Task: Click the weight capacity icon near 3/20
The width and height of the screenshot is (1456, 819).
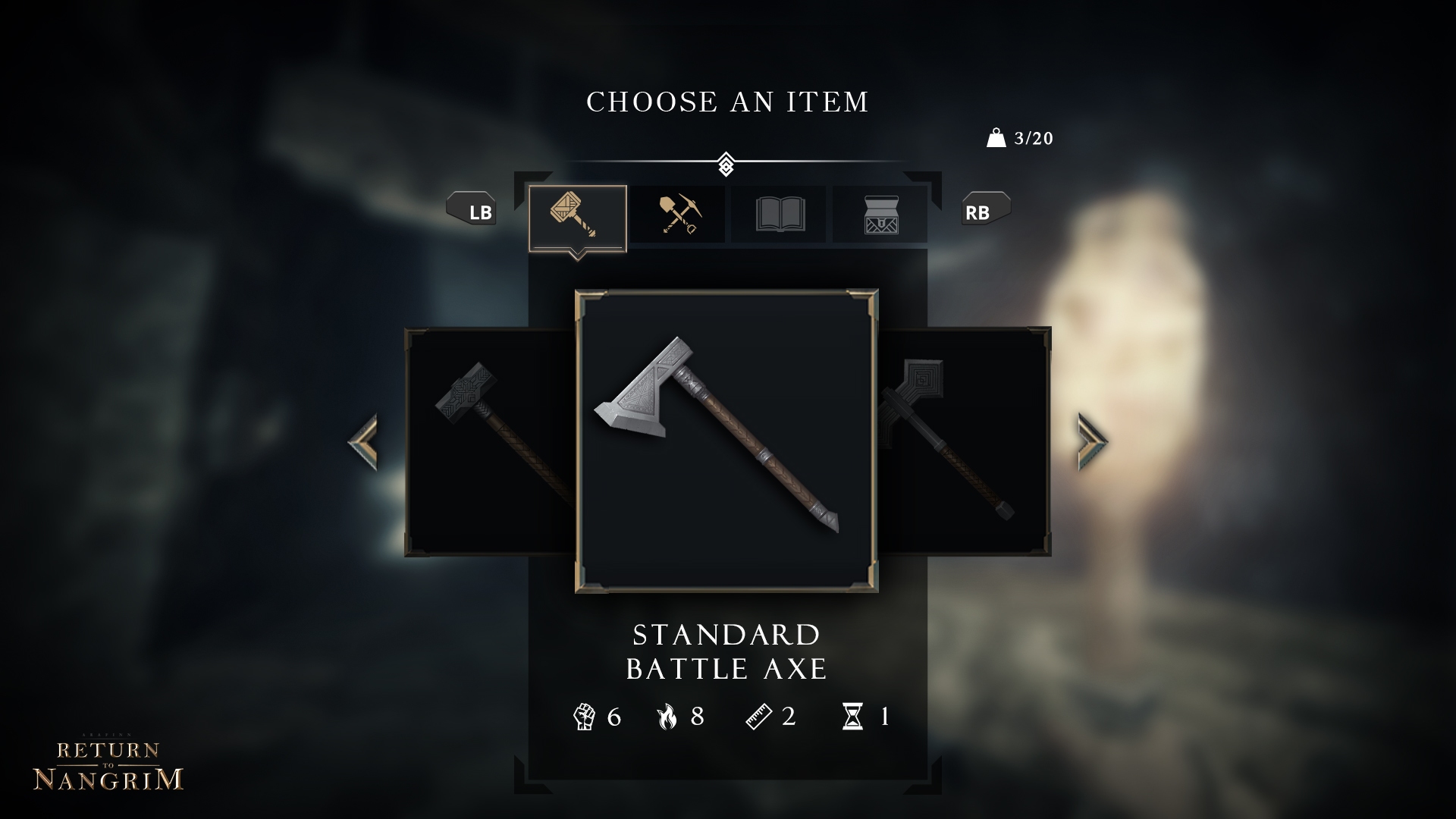Action: (x=995, y=138)
